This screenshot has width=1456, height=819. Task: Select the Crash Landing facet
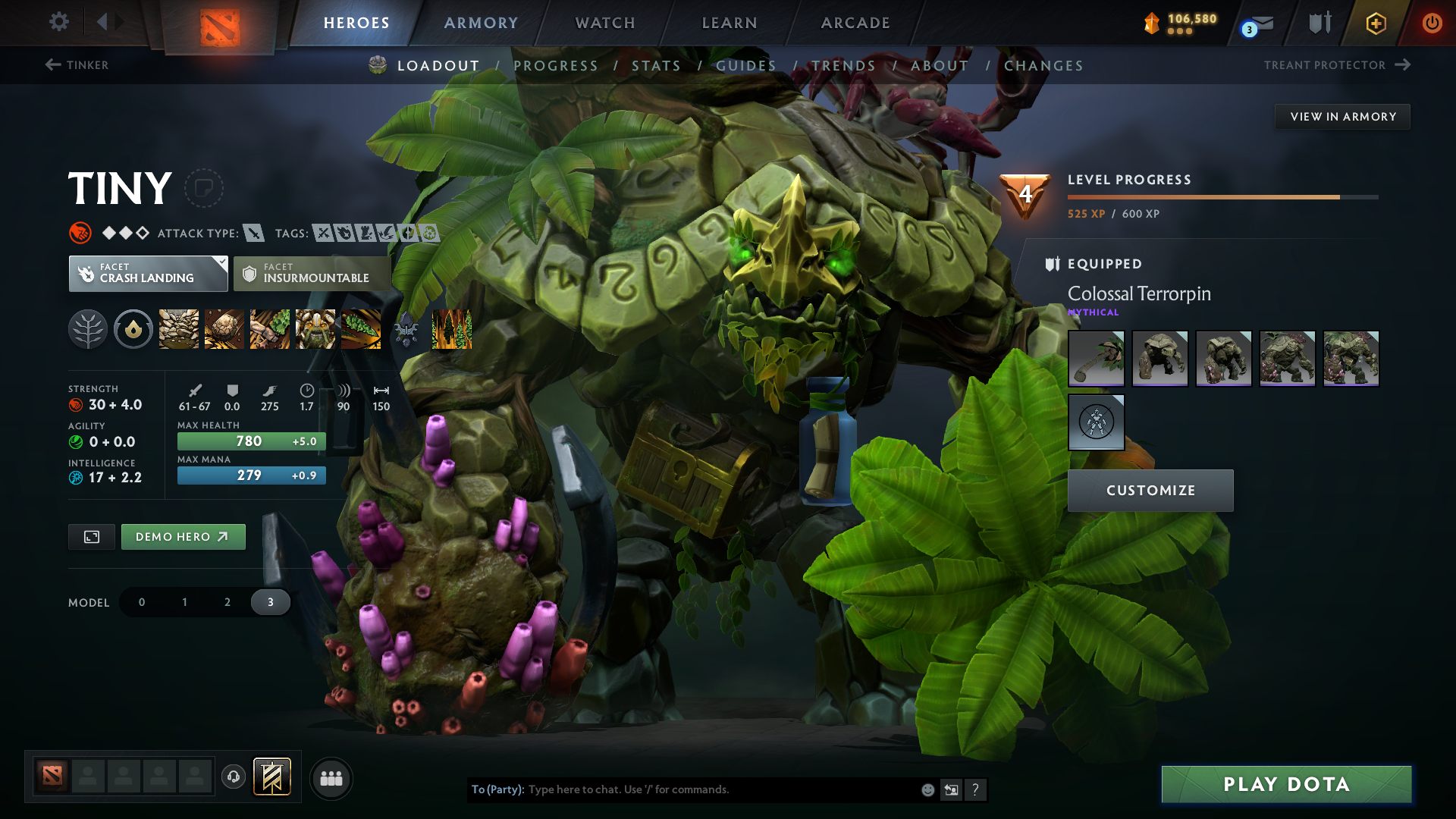[148, 273]
